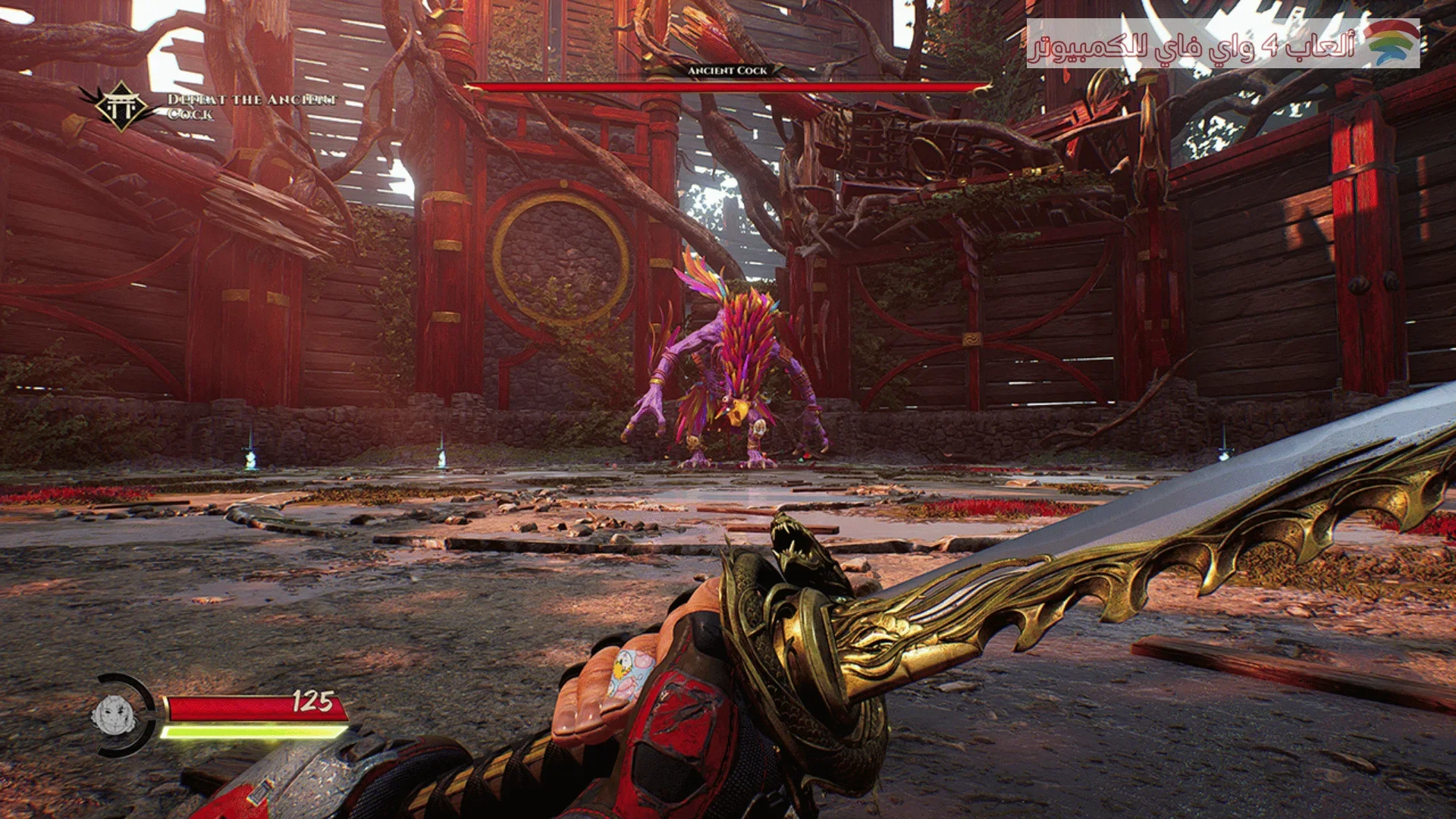1456x819 pixels.
Task: Click the character portrait beside the health bar
Action: tap(113, 714)
